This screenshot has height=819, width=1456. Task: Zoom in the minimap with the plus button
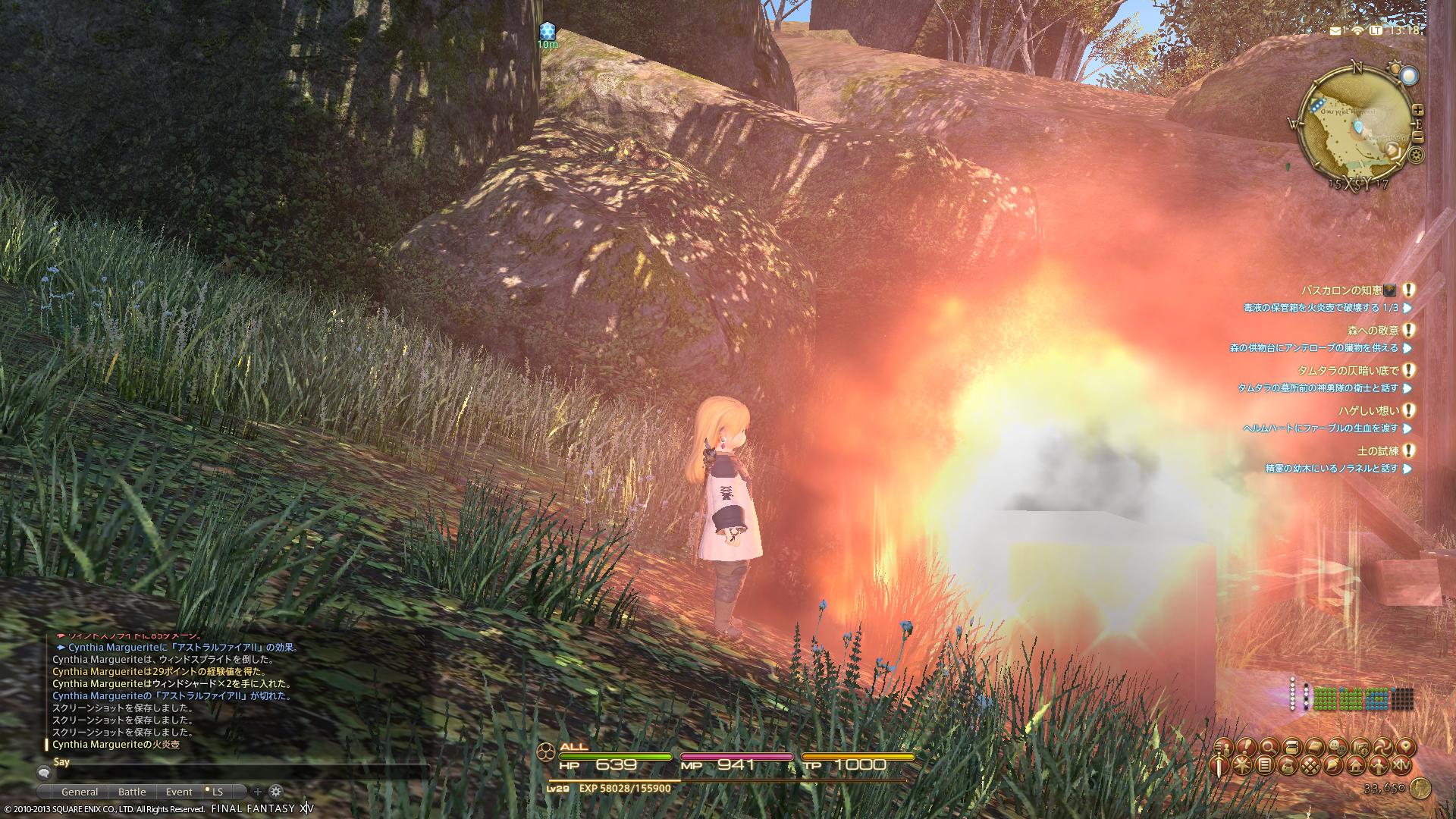pyautogui.click(x=1418, y=111)
